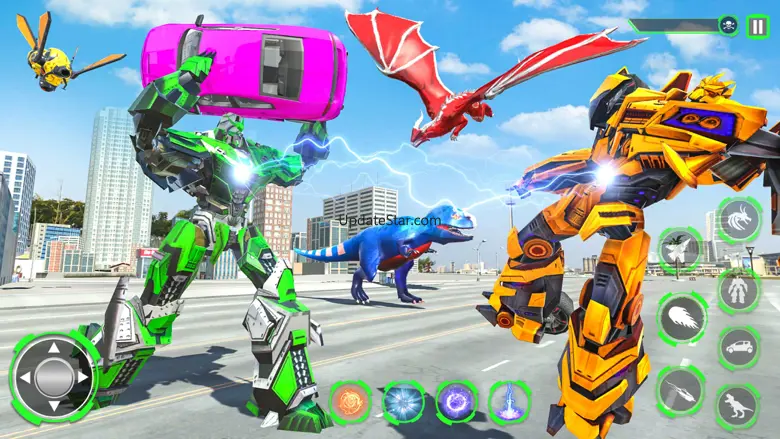Cast the blue lightning strike ability
This screenshot has width=780, height=439.
click(x=509, y=402)
